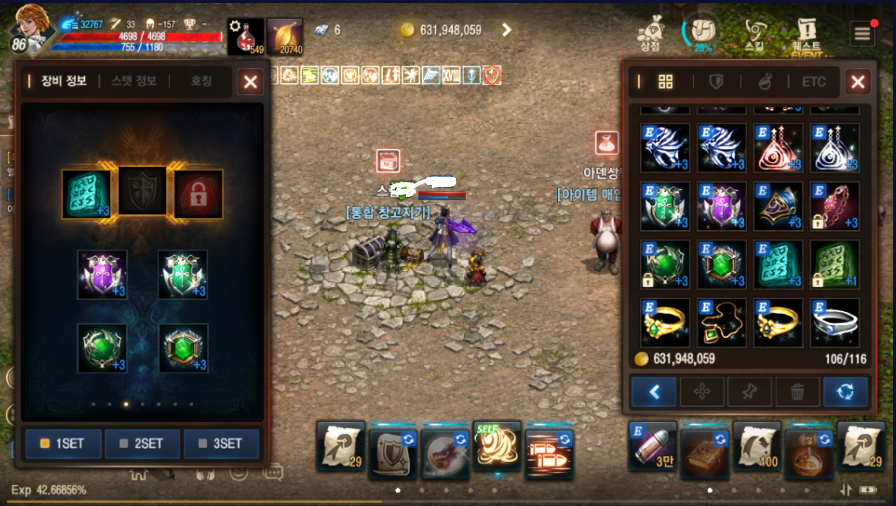The width and height of the screenshot is (896, 506).
Task: Select the 2SET equipment preset
Action: [142, 444]
